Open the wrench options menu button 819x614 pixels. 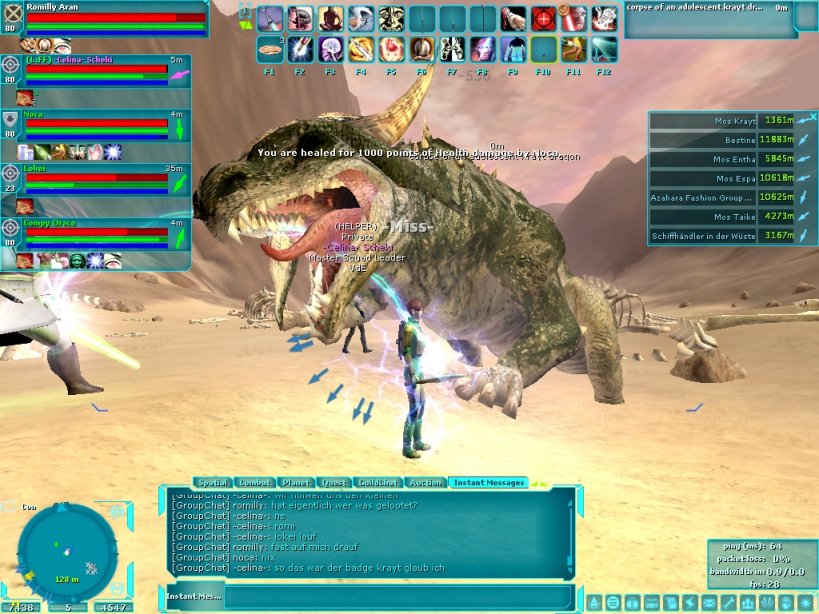pos(728,603)
